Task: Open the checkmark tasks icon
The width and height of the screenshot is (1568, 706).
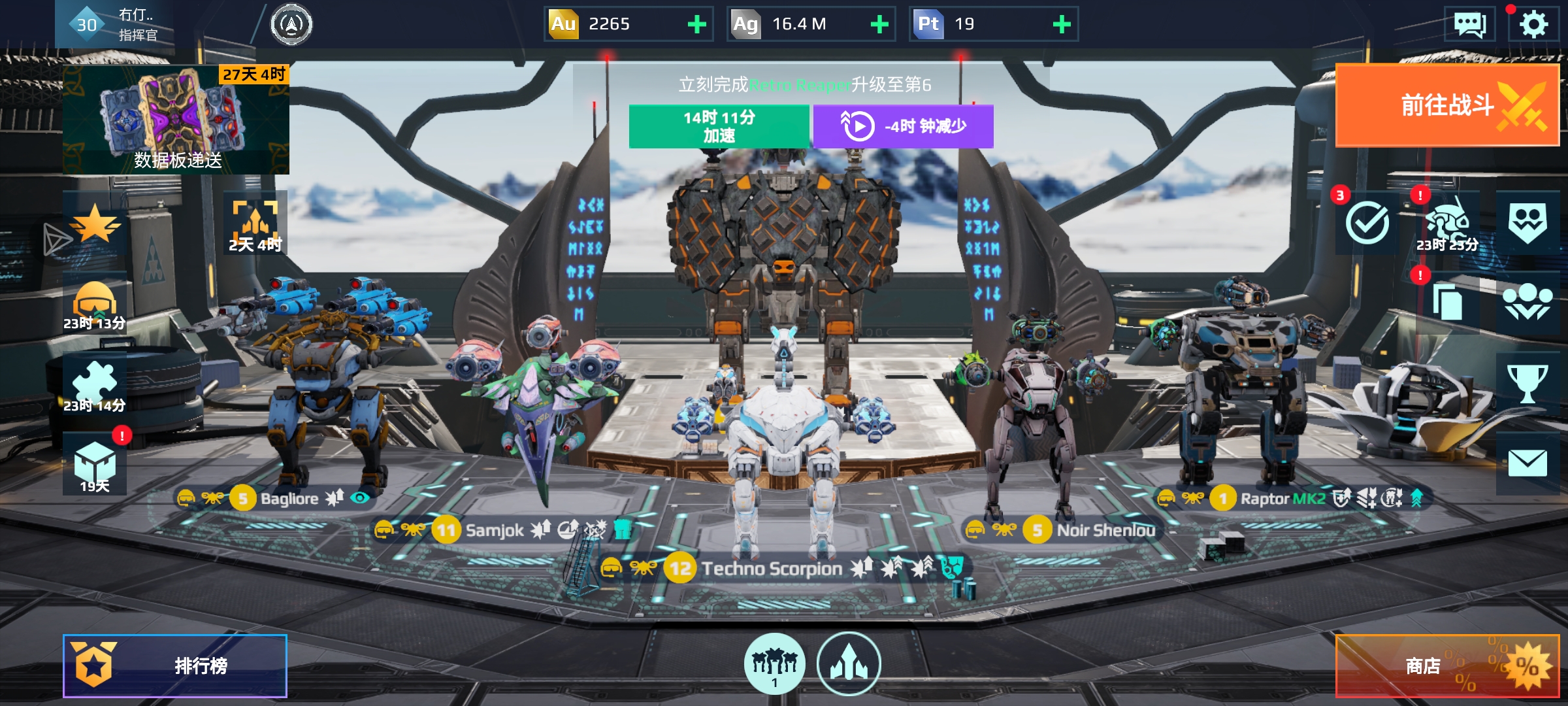Action: tap(1367, 223)
